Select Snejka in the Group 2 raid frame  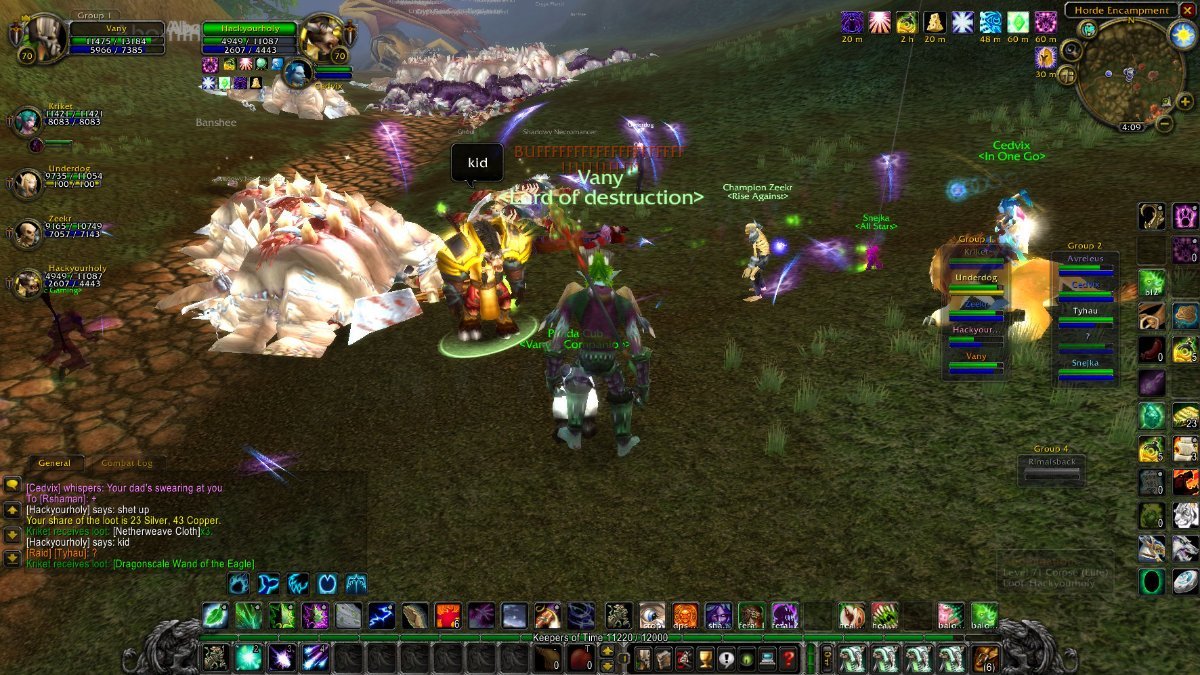pos(1085,366)
